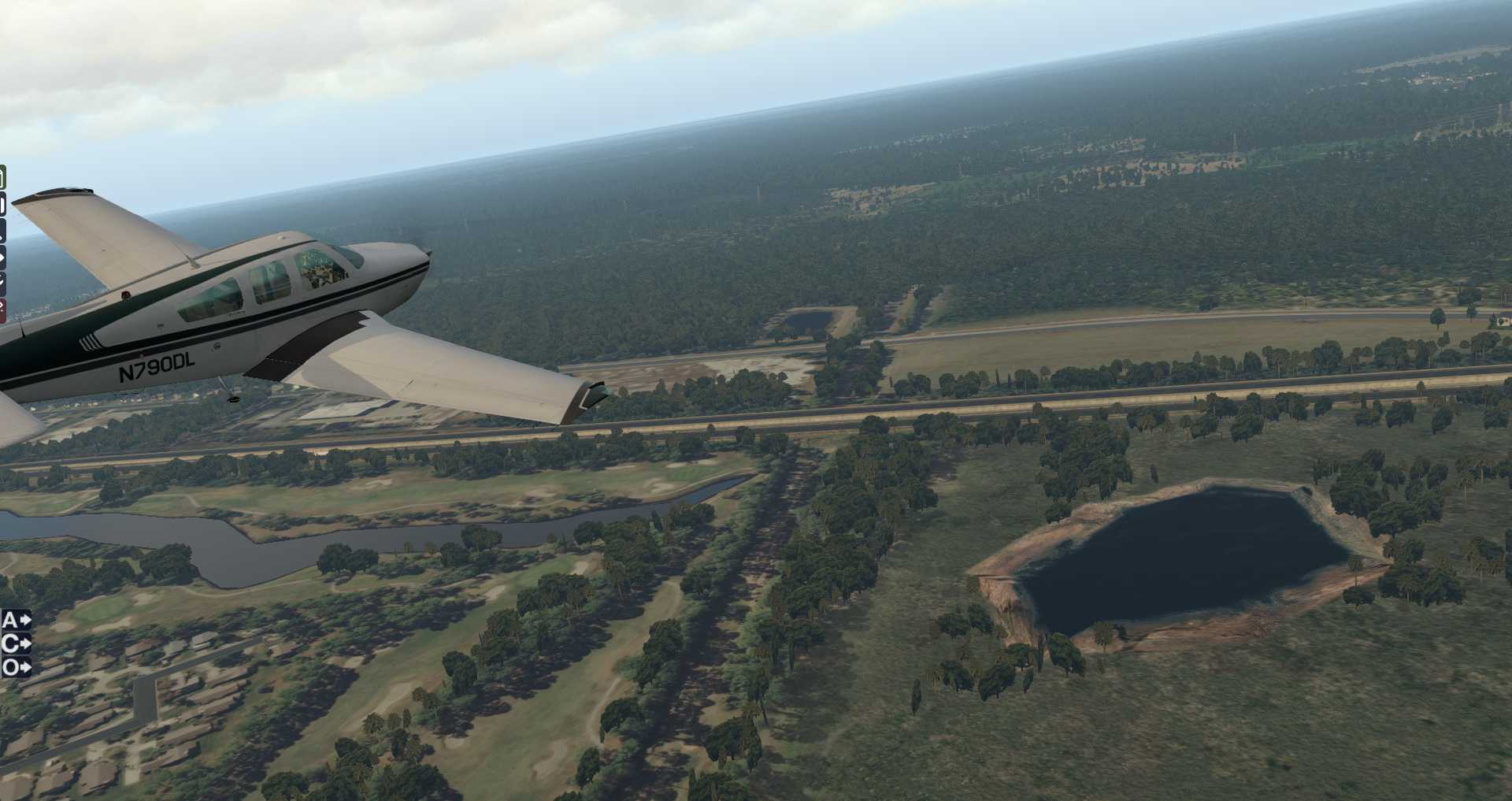The height and width of the screenshot is (801, 1512).
Task: Expand the C arrow side panel
Action: 16,644
